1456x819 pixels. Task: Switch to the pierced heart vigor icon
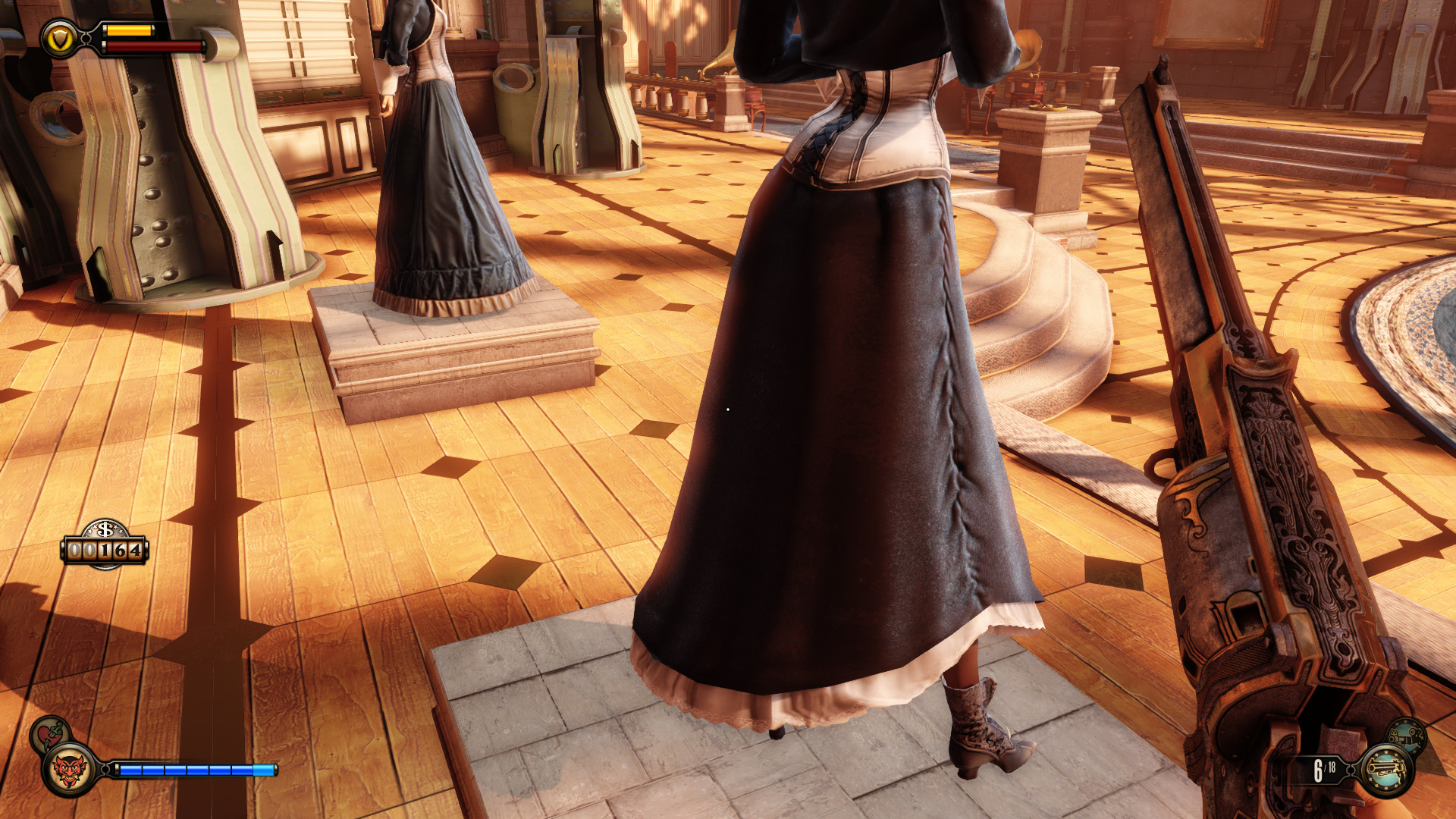click(x=50, y=734)
